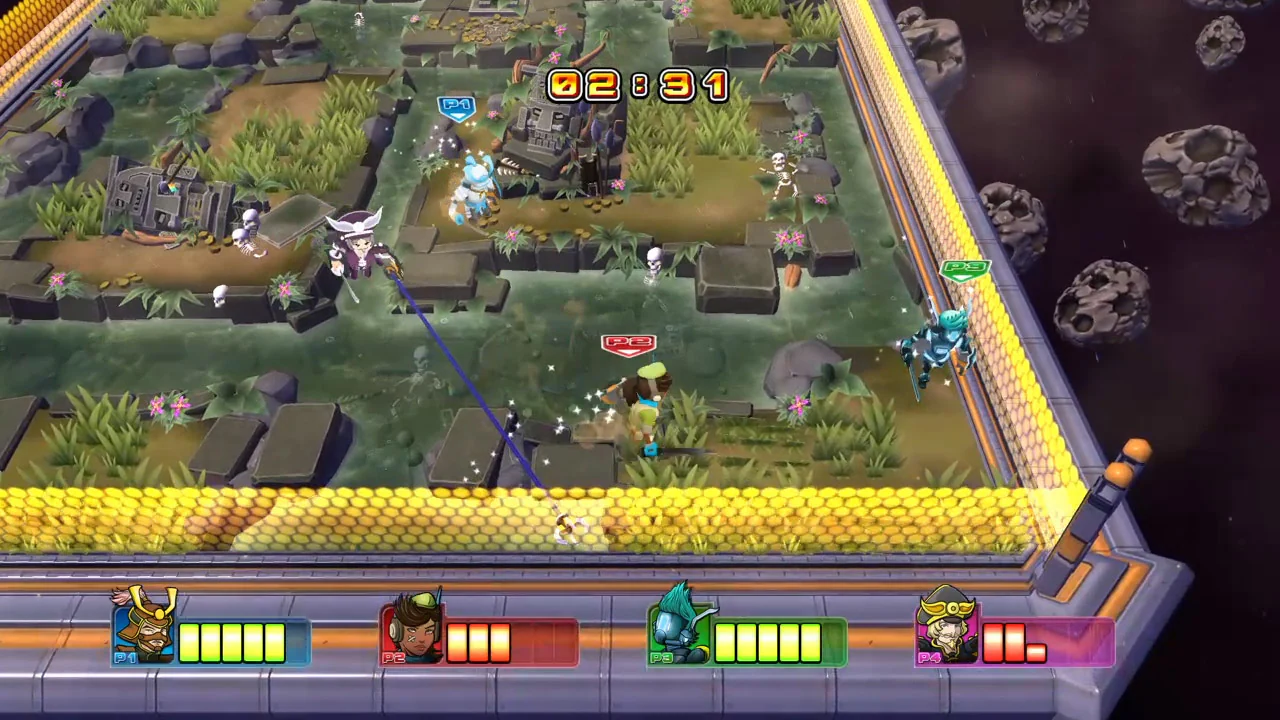Toggle the P4 label badge on the pink frame
This screenshot has height=720, width=1280.
coord(929,658)
